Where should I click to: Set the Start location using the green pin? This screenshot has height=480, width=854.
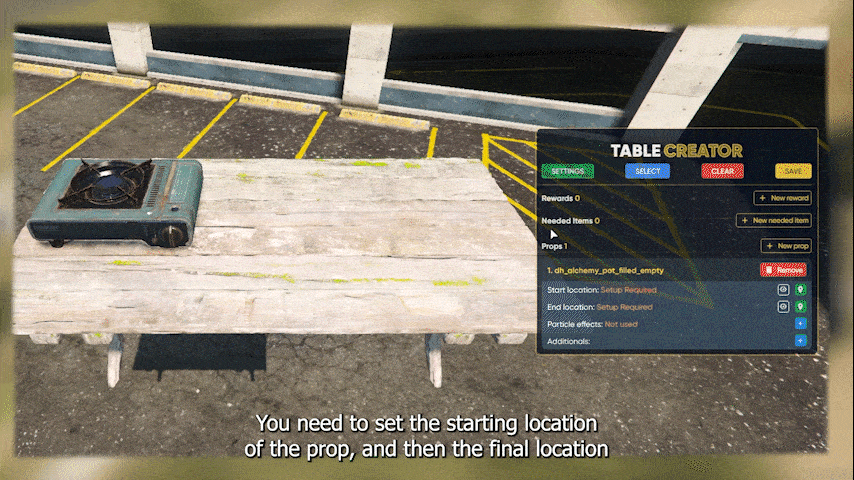tap(801, 290)
